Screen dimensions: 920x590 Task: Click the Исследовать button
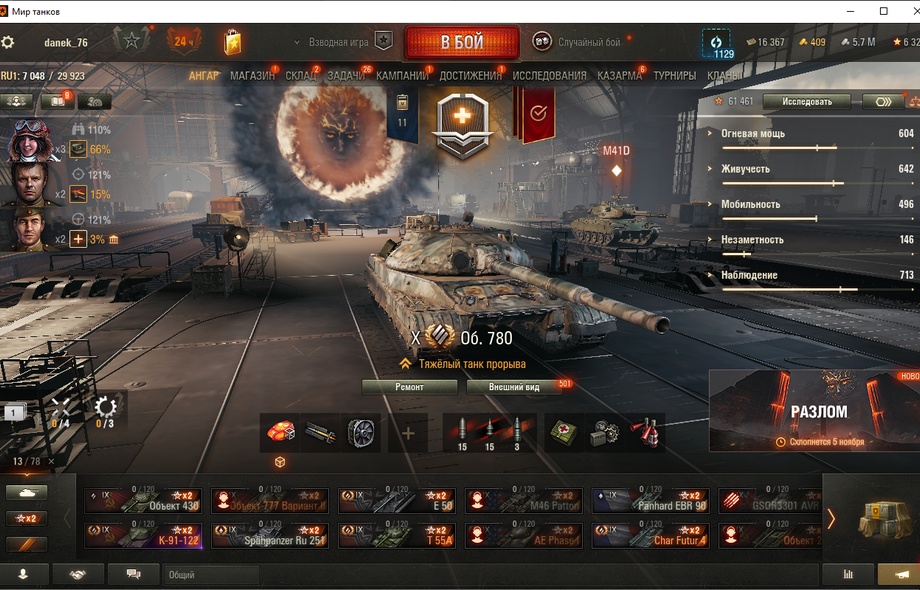tap(806, 102)
